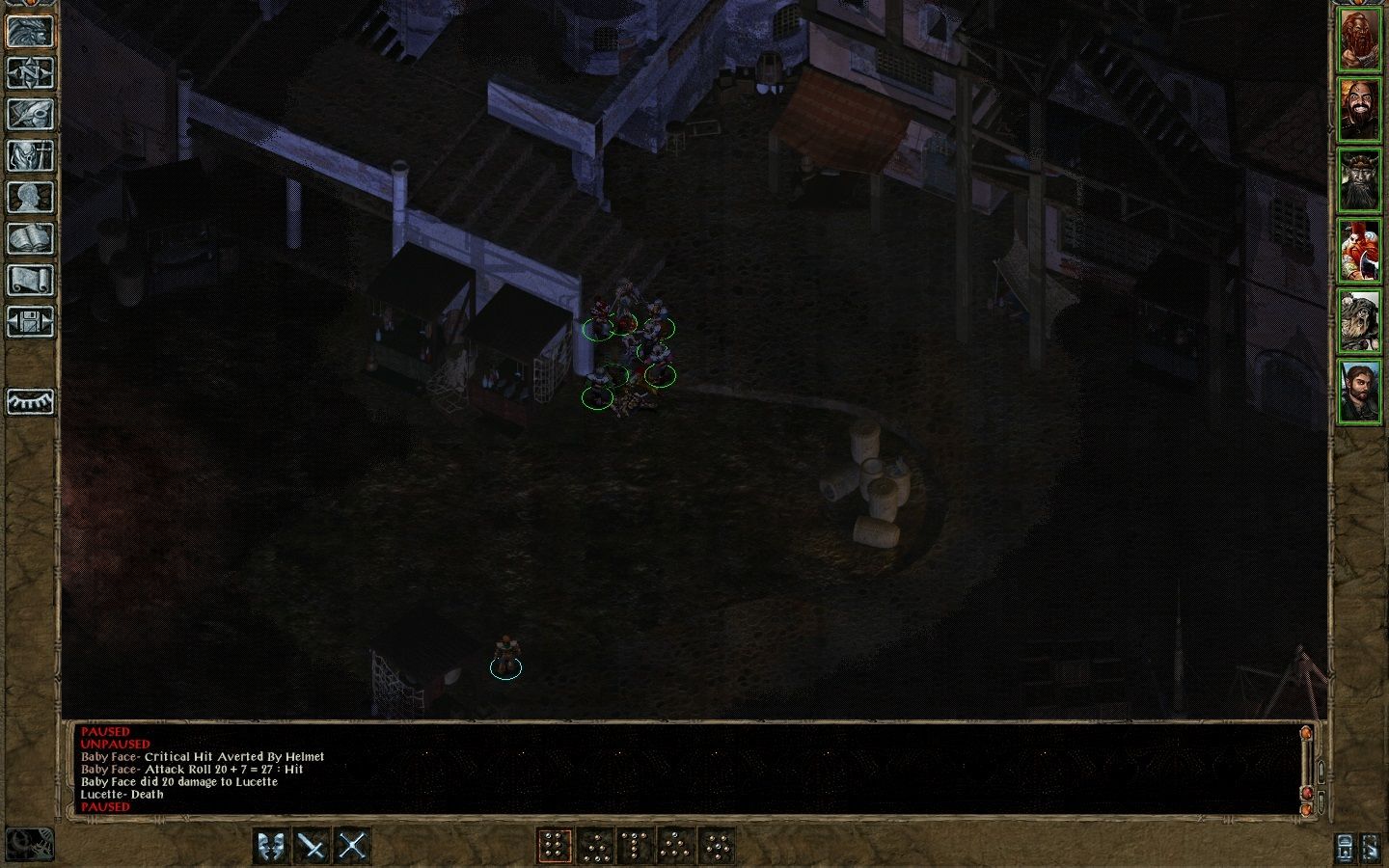This screenshot has height=868, width=1389.
Task: Open the inventory screen
Action: pos(30,156)
